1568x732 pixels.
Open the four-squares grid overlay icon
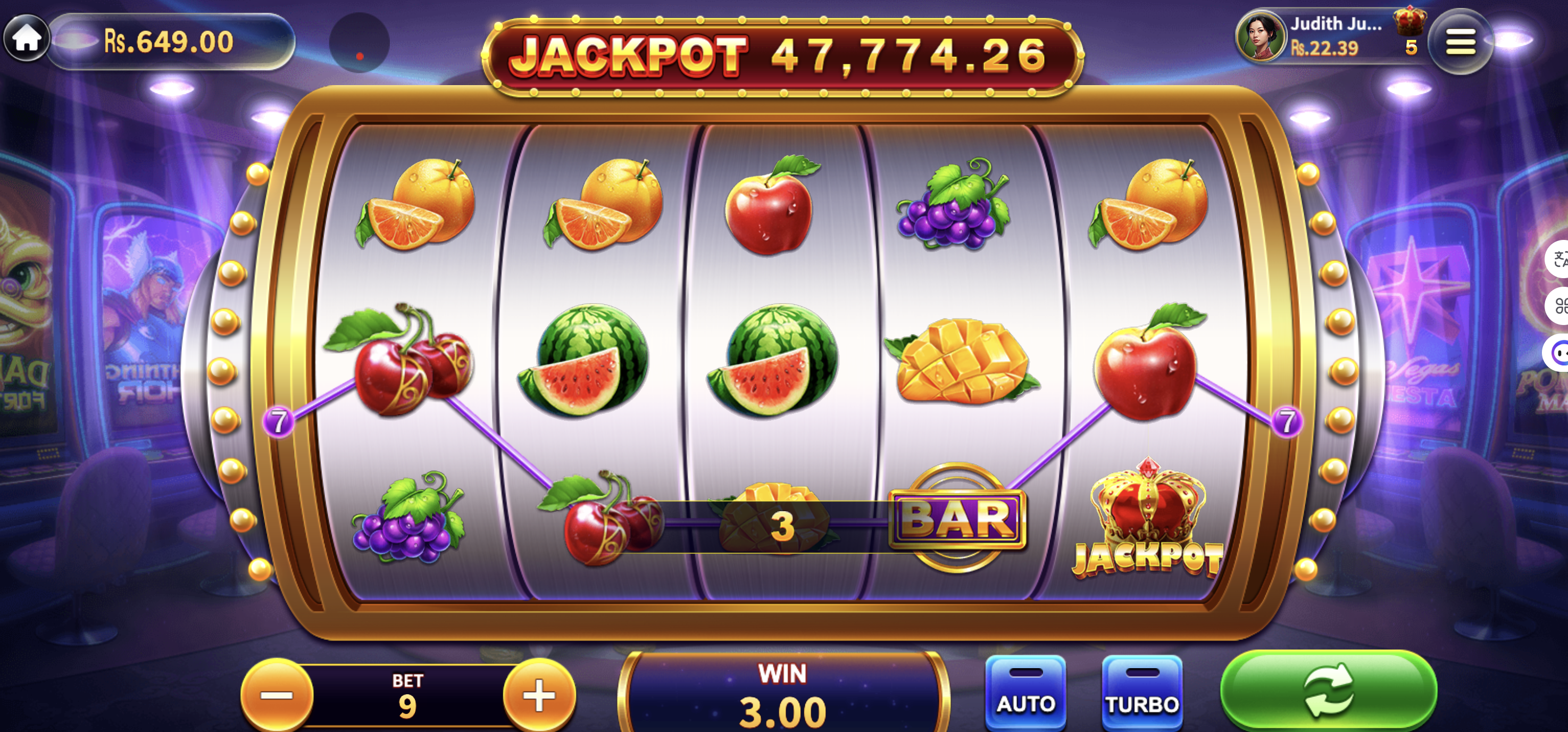(1558, 306)
